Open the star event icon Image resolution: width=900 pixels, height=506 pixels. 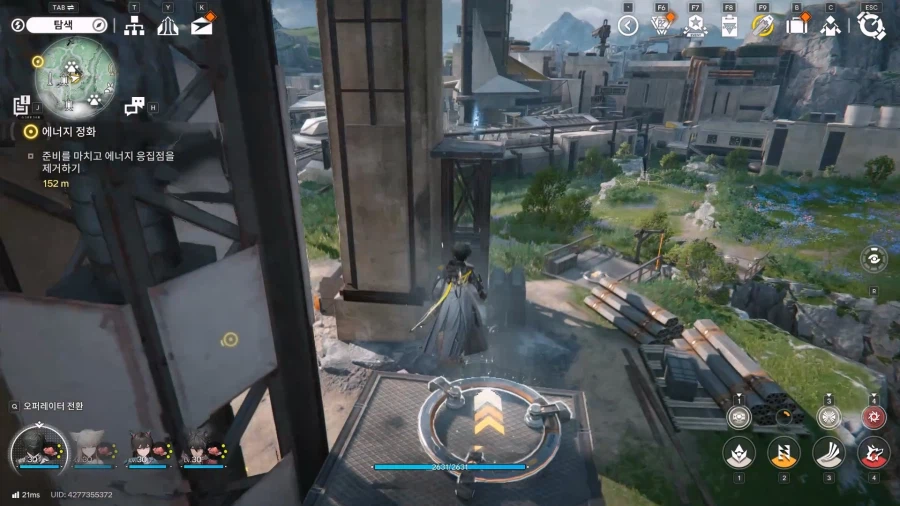pyautogui.click(x=695, y=25)
